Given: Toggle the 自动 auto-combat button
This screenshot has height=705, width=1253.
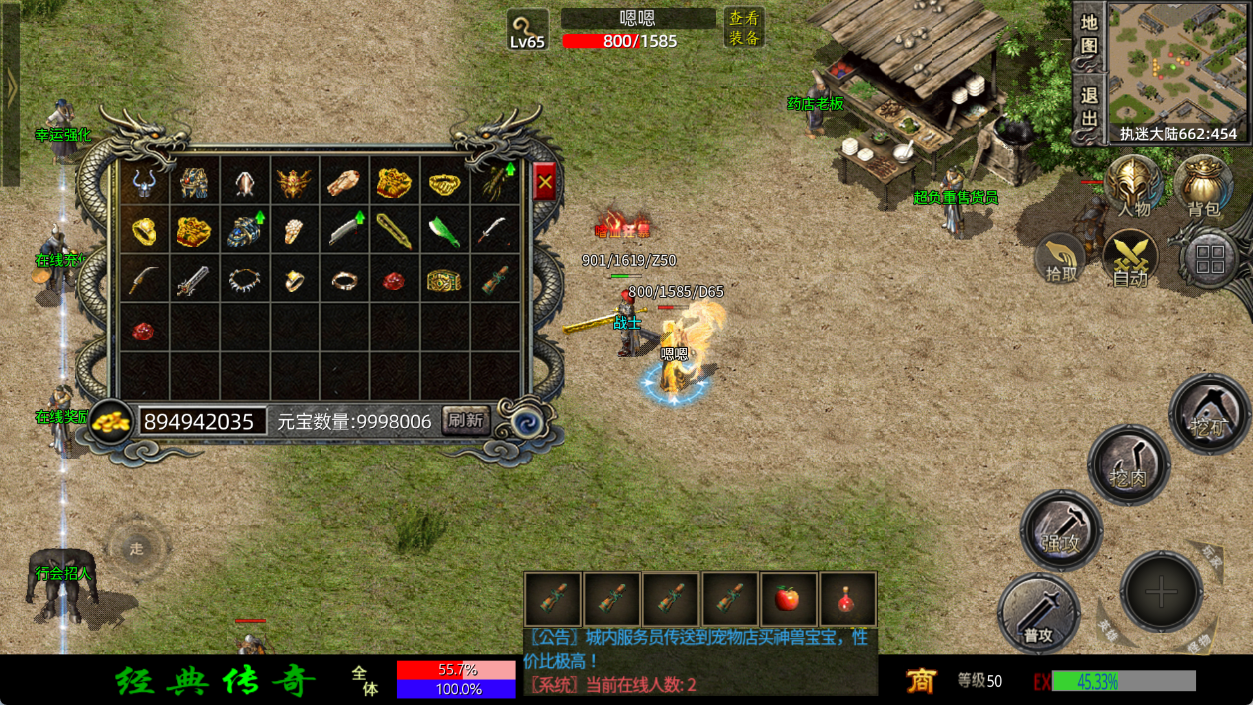Looking at the screenshot, I should [x=1130, y=259].
